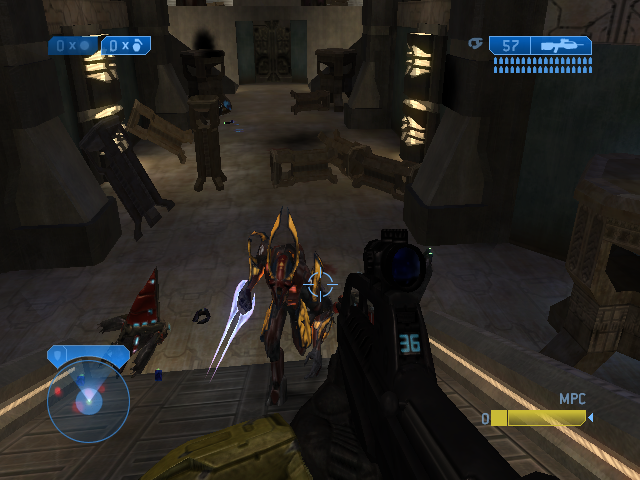
Task: Select the frag grenade counter icon
Action: 138,45
